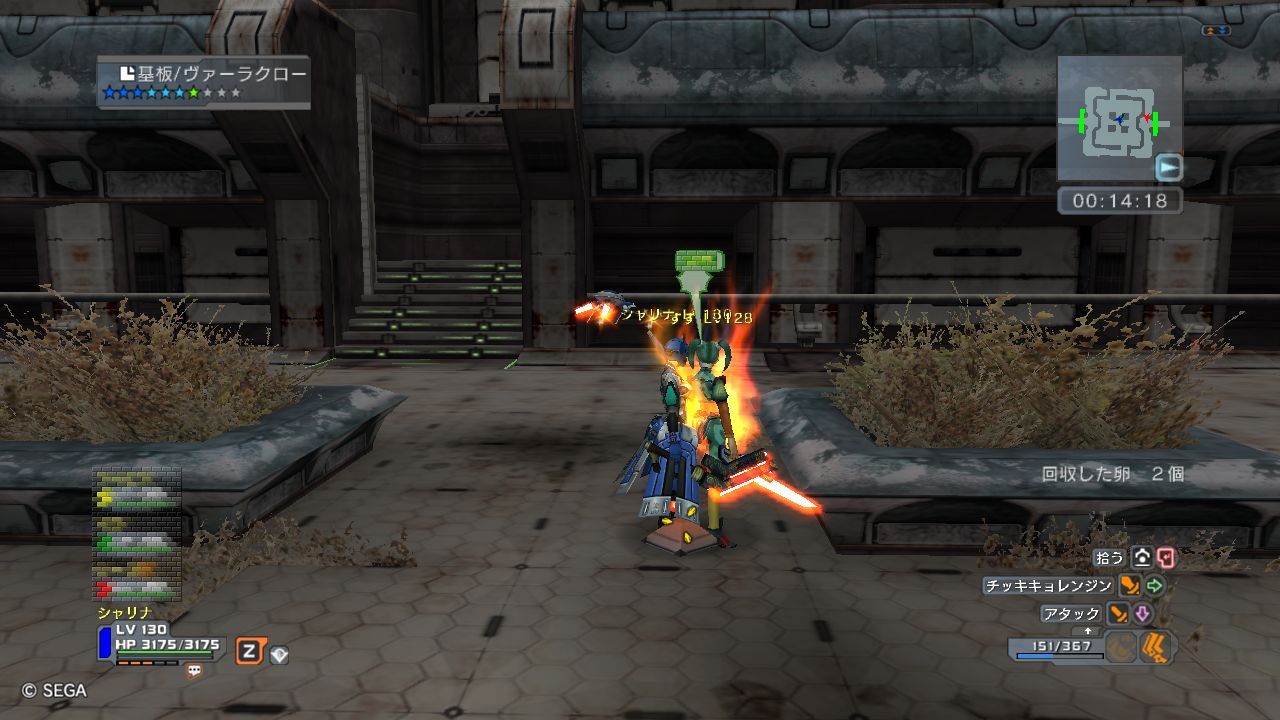This screenshot has height=720, width=1280.
Task: Activate the アタック attack action icon
Action: (x=1118, y=614)
